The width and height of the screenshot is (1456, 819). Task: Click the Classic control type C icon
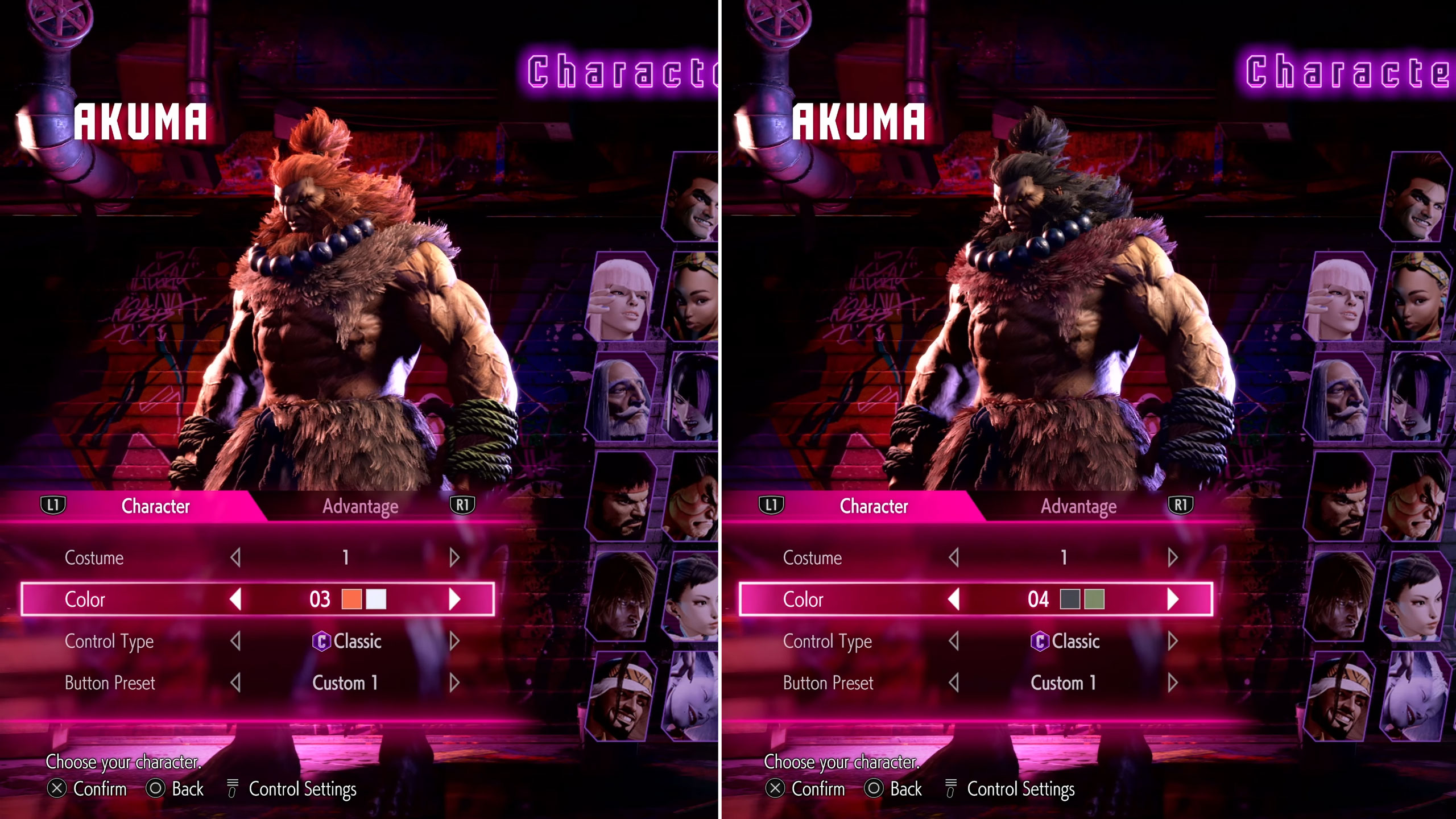click(x=323, y=642)
